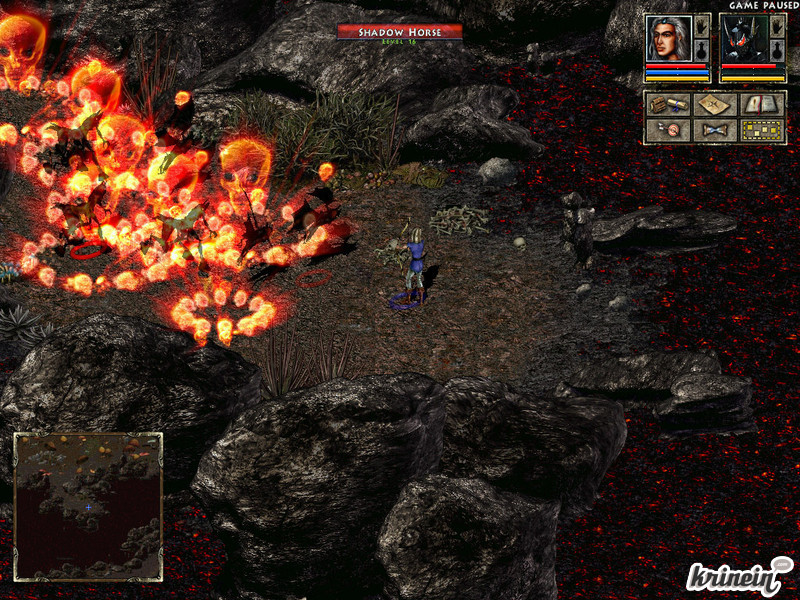
Task: Click the yellow dashed squares button
Action: 762,130
